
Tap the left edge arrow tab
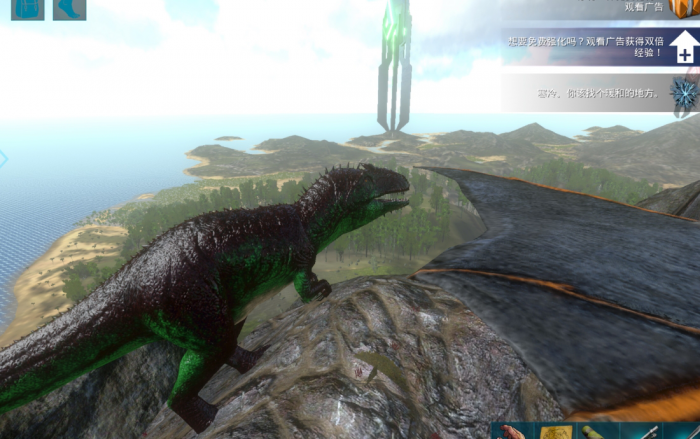point(3,158)
